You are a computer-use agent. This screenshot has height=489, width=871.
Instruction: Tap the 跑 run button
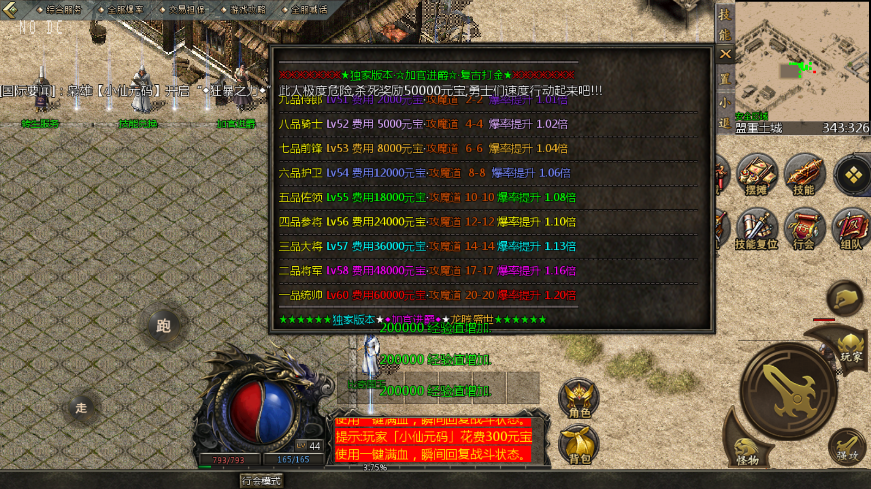pos(164,325)
